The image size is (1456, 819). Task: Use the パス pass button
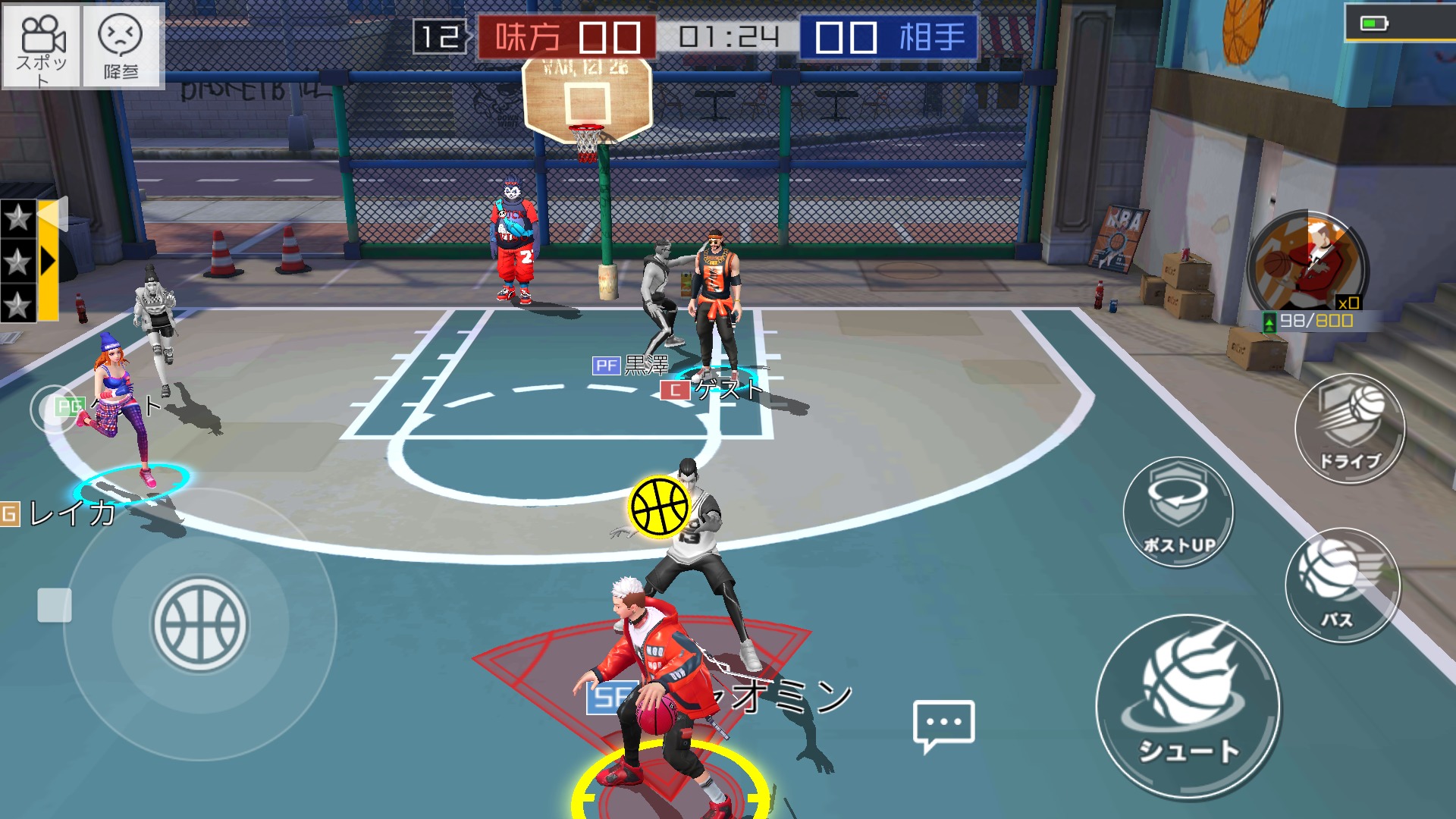(1342, 585)
